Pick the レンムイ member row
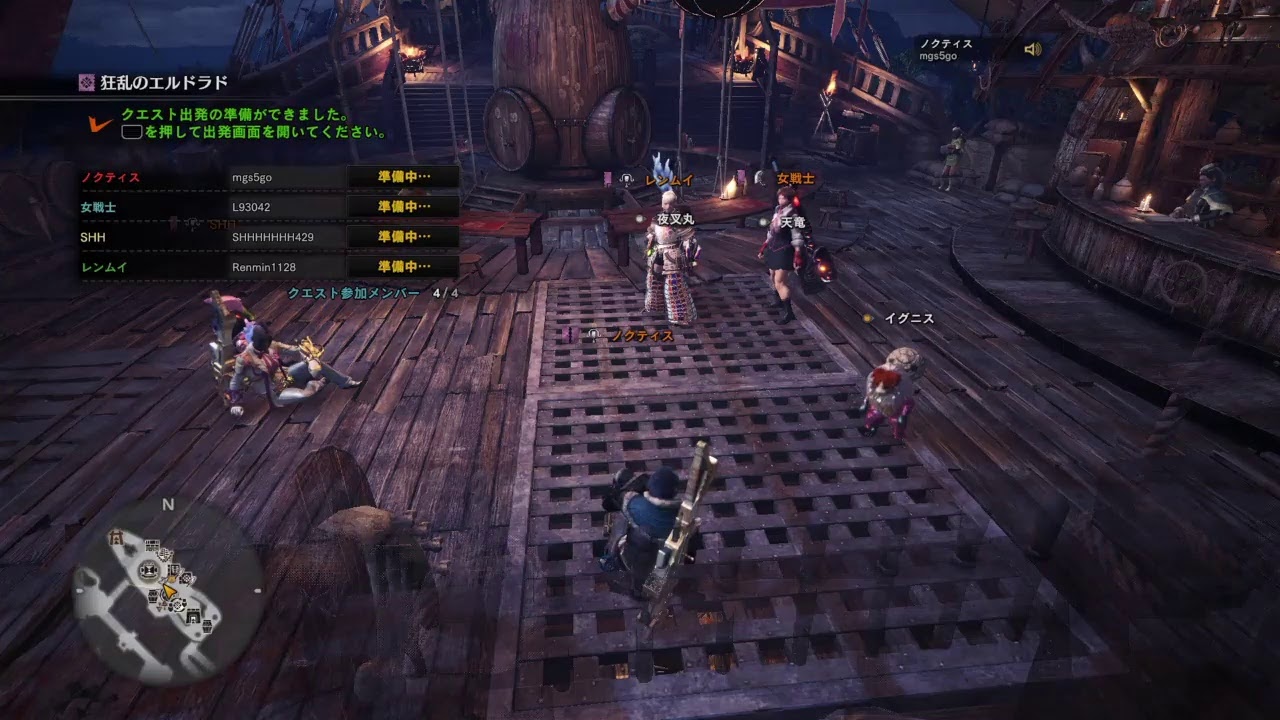This screenshot has width=1280, height=720. tap(270, 267)
